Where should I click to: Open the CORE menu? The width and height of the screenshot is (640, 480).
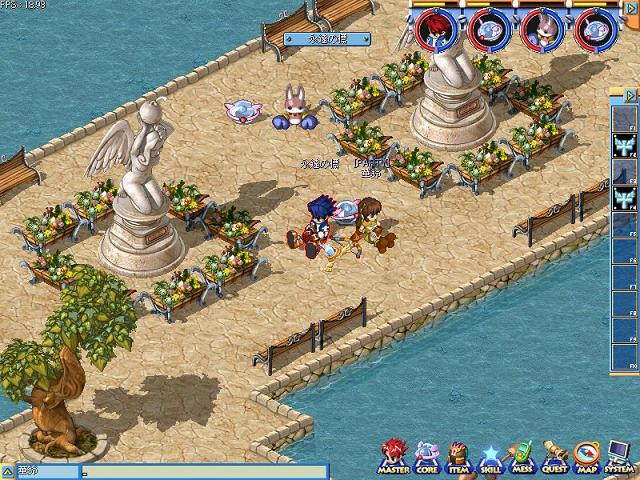point(426,457)
